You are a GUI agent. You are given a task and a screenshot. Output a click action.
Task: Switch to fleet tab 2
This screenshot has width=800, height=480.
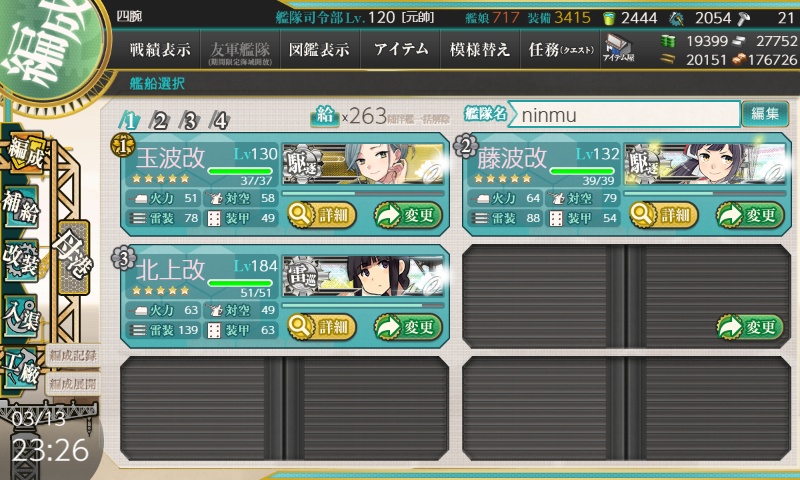pyautogui.click(x=159, y=121)
